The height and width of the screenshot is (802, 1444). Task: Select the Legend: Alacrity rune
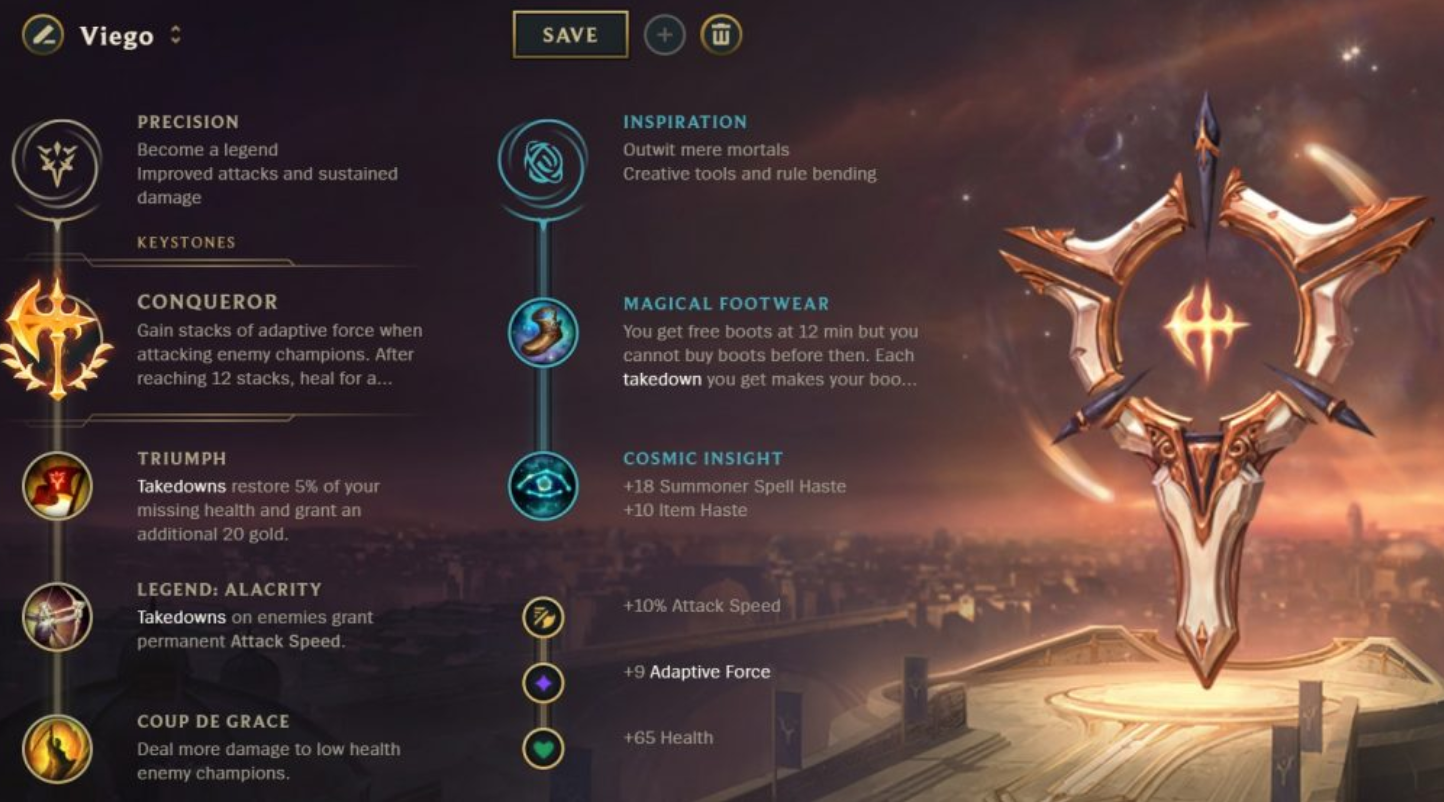57,619
